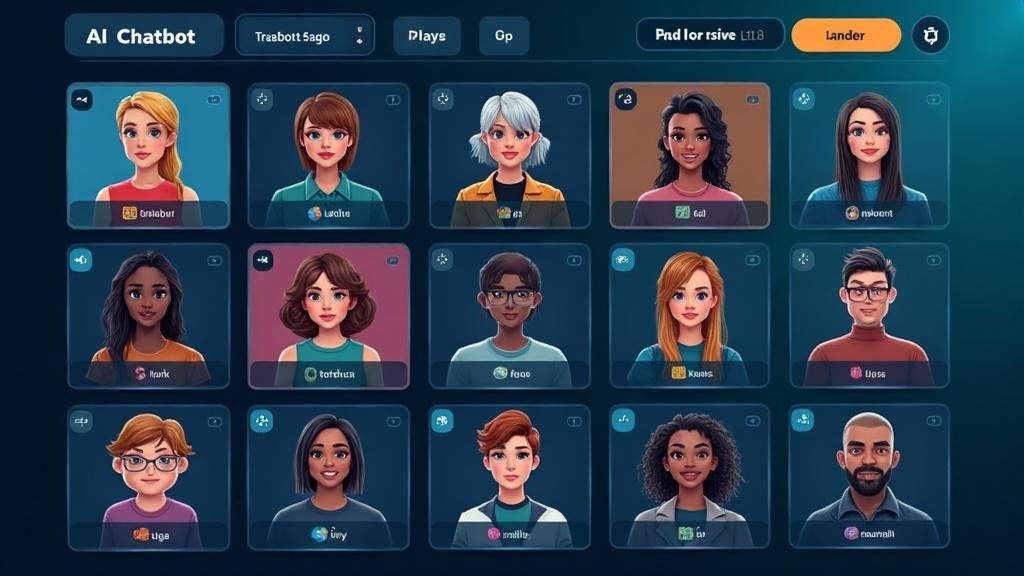Select the bald bearded man avatar
1024x576 pixels.
tap(869, 476)
